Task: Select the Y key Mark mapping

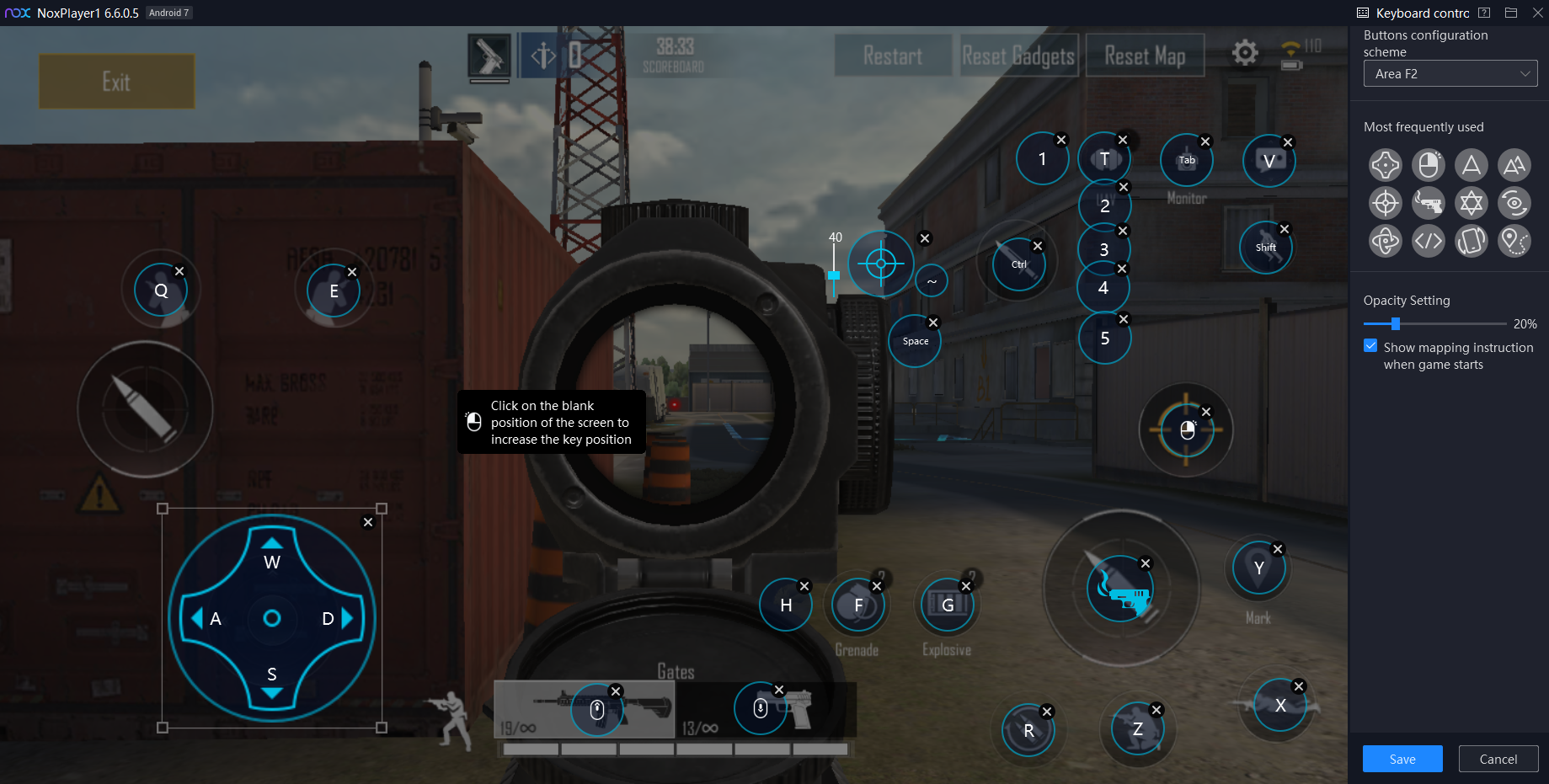Action: tap(1258, 568)
